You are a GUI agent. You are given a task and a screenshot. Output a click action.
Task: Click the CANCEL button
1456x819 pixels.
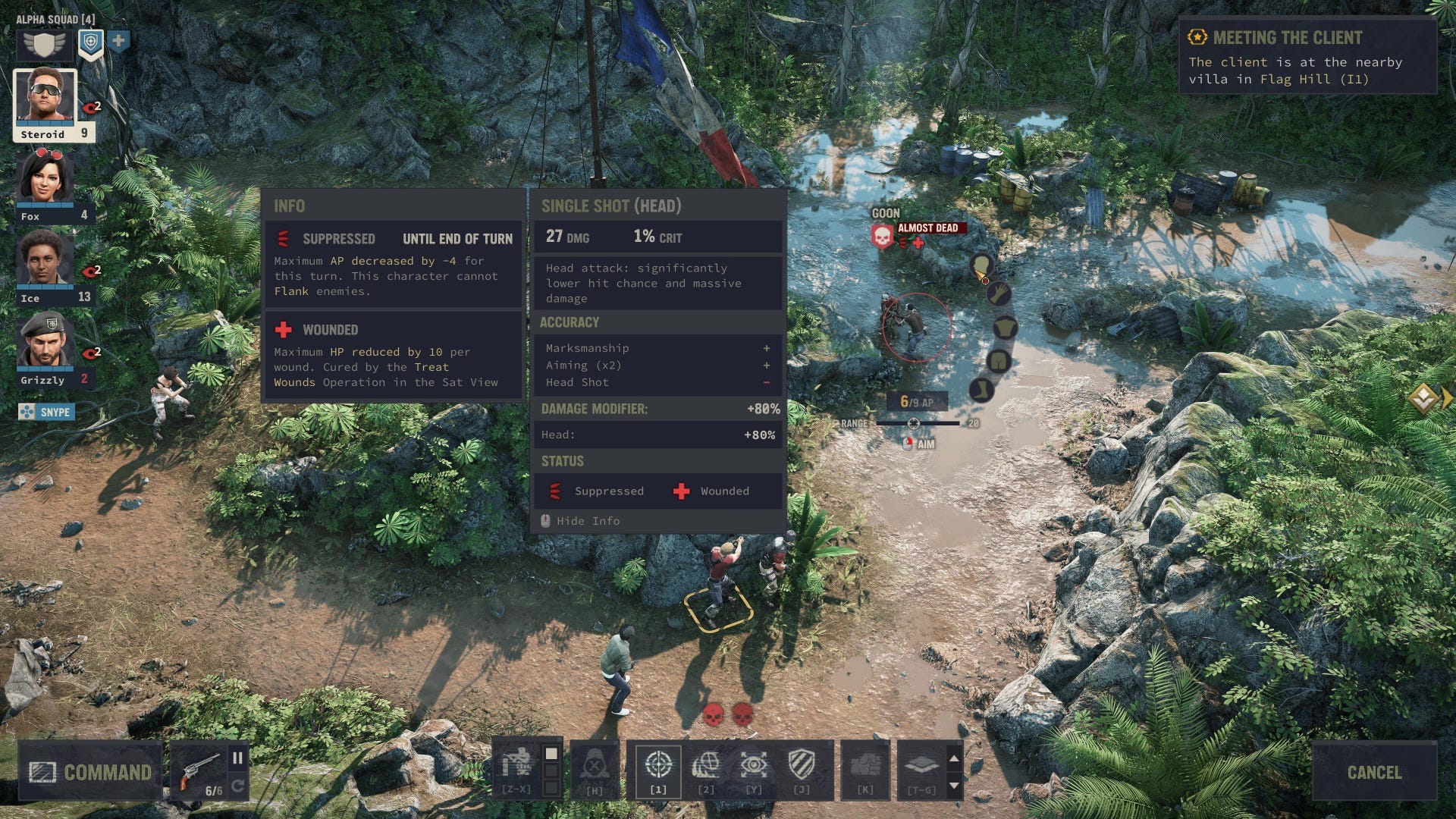(1373, 772)
